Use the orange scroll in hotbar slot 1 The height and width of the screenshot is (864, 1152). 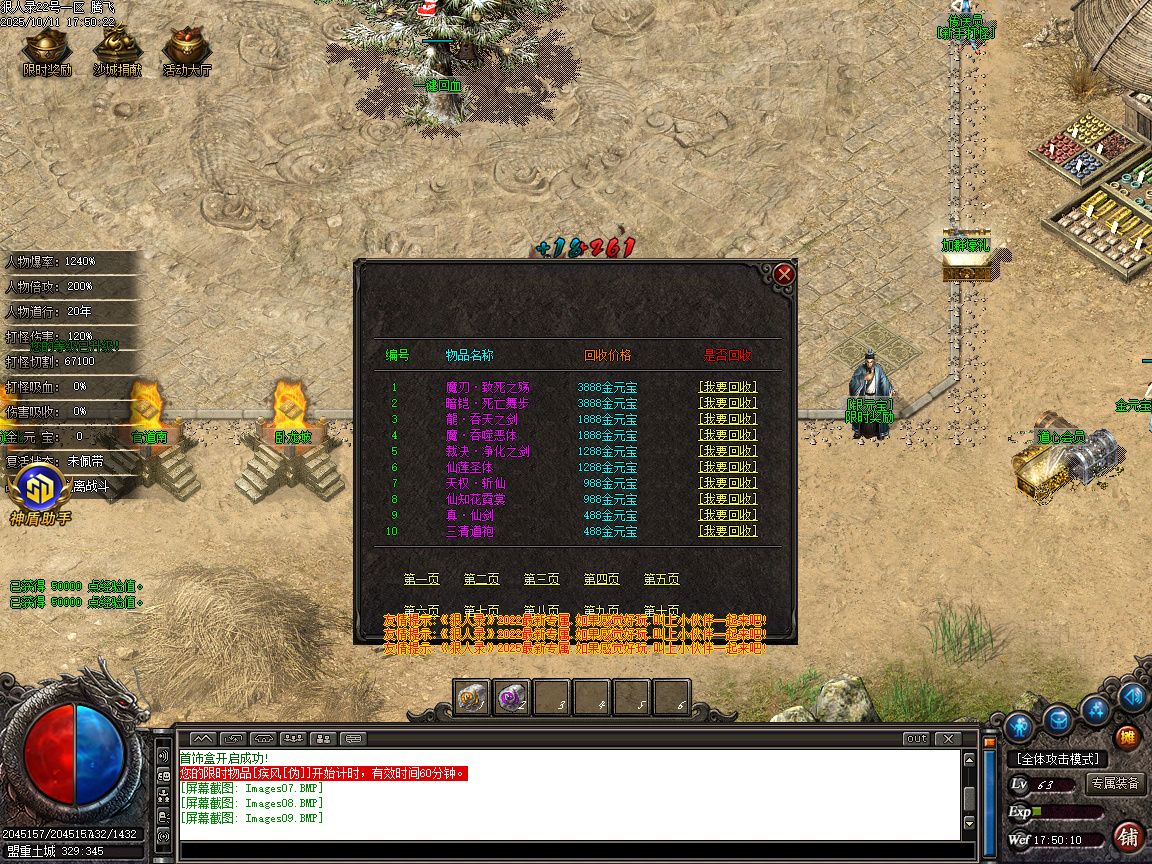[x=472, y=697]
